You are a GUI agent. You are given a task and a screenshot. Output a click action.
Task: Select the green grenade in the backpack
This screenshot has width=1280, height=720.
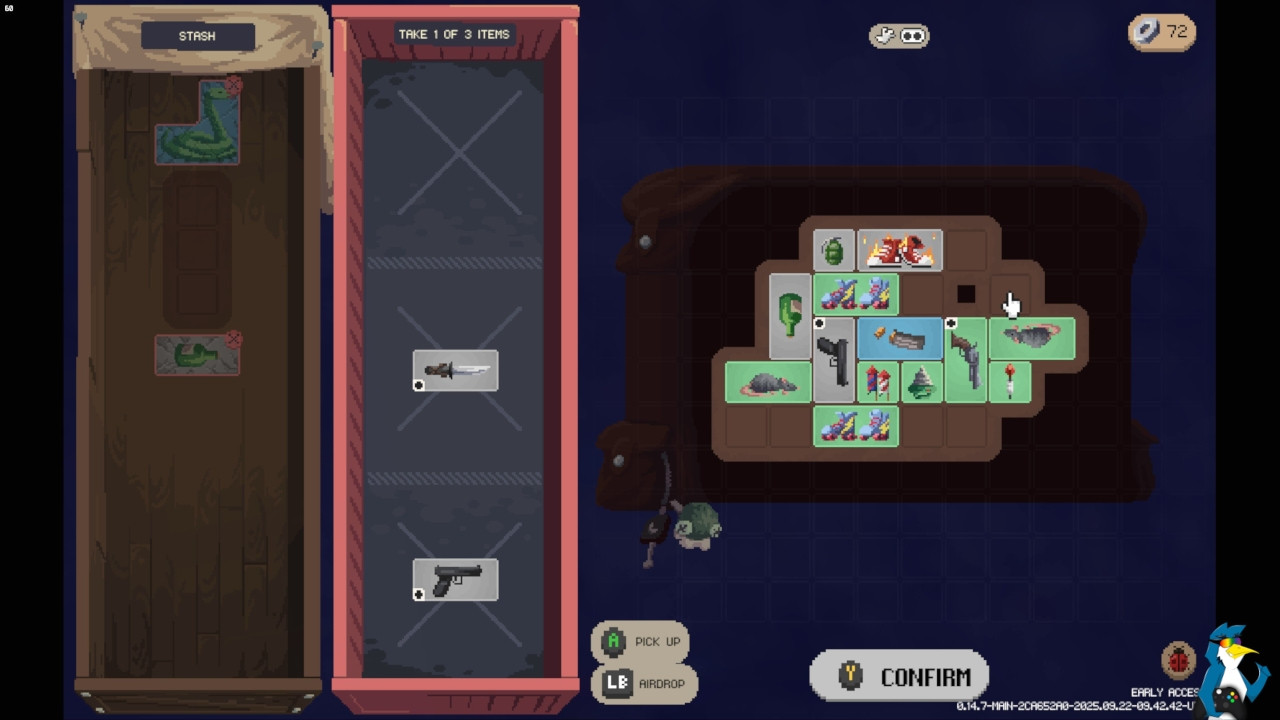pos(833,251)
